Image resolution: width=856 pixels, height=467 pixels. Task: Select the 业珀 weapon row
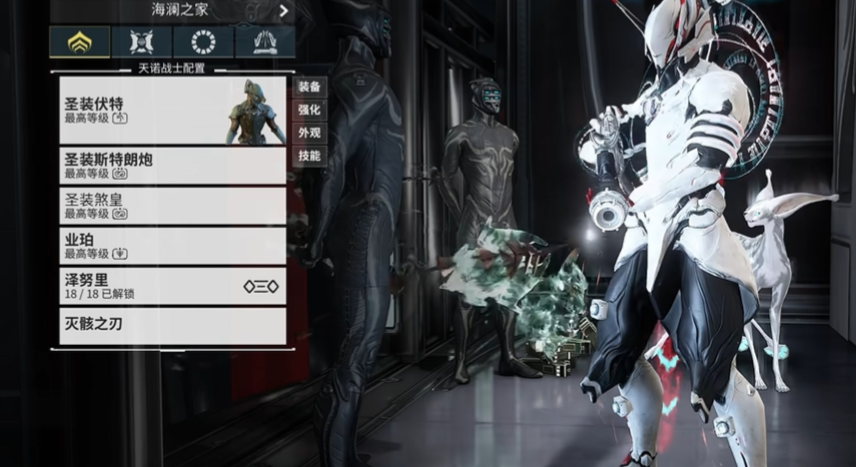[x=172, y=245]
